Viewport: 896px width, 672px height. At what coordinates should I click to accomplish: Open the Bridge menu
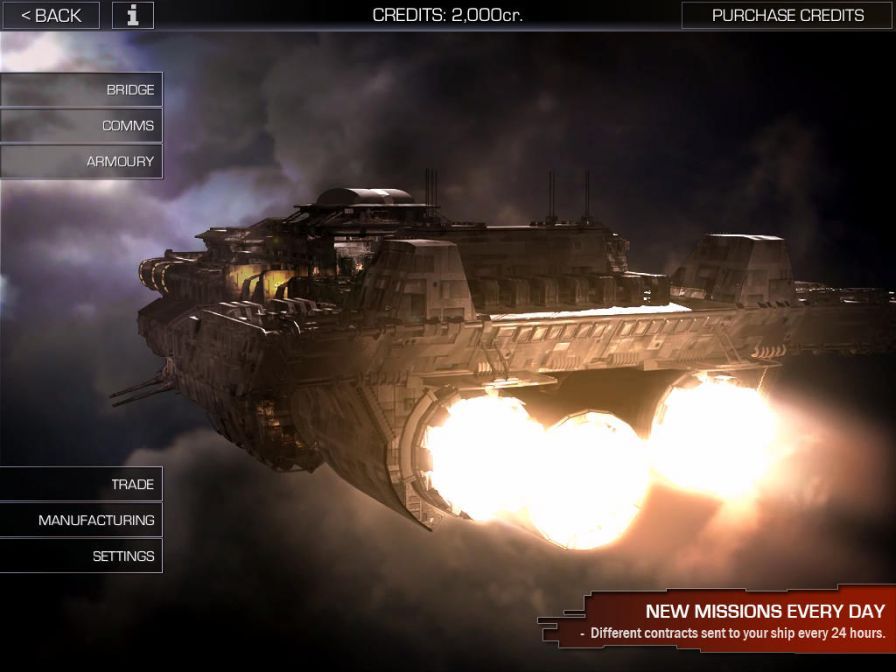[82, 90]
